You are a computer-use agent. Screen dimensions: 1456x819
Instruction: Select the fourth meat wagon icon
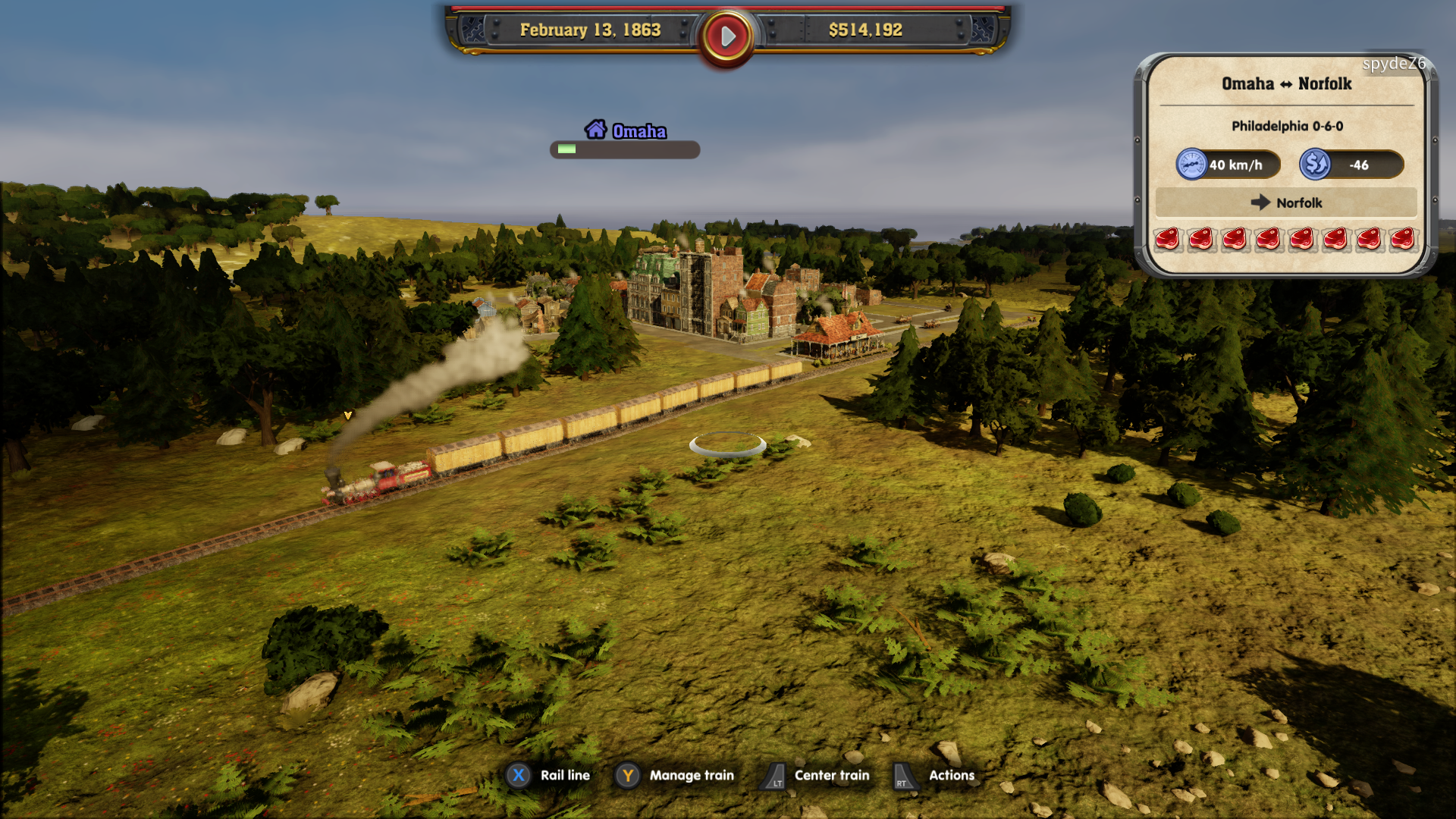1269,239
